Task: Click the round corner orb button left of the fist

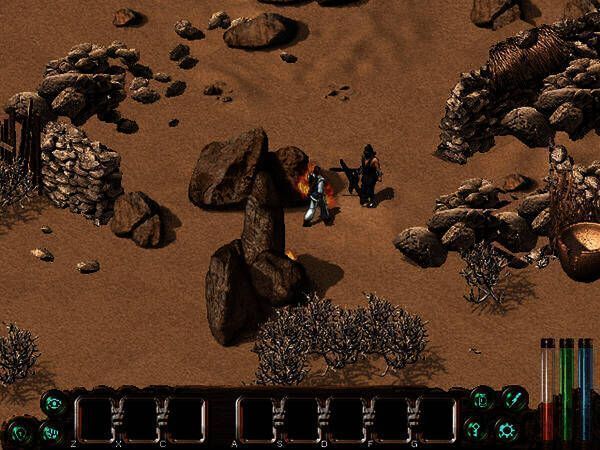Action: (19, 434)
